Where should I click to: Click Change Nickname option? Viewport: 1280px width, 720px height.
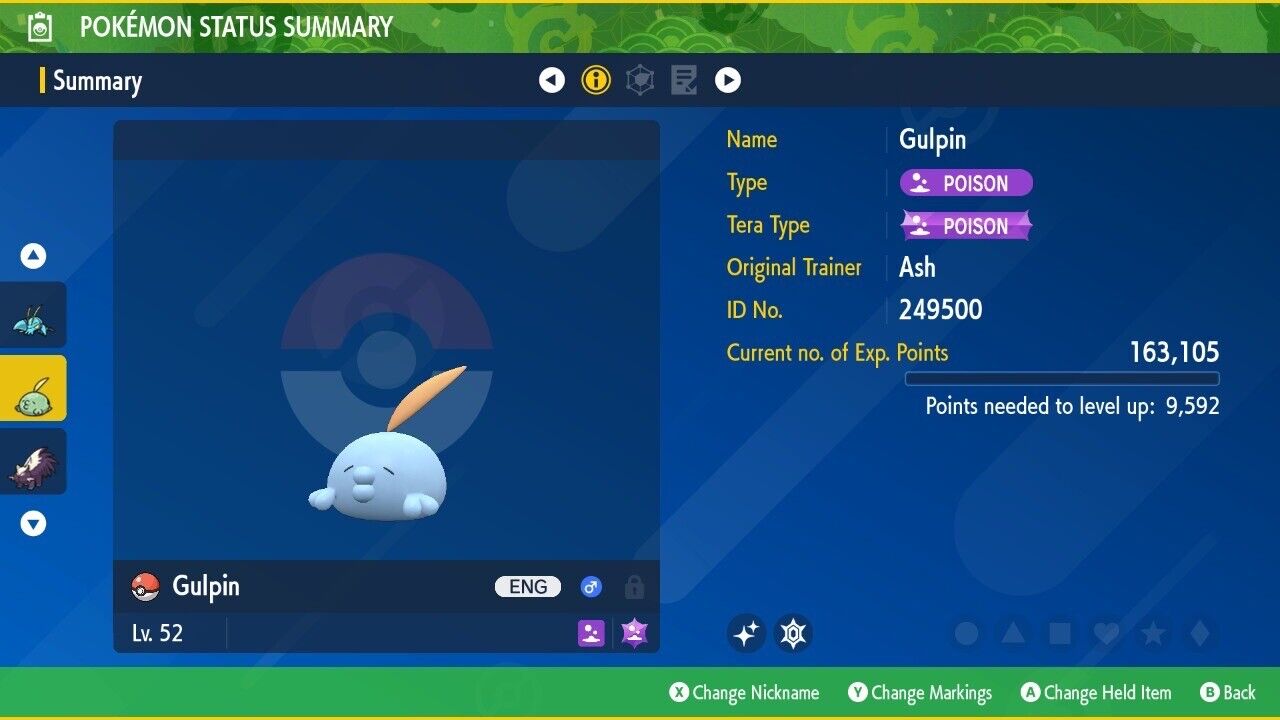745,692
